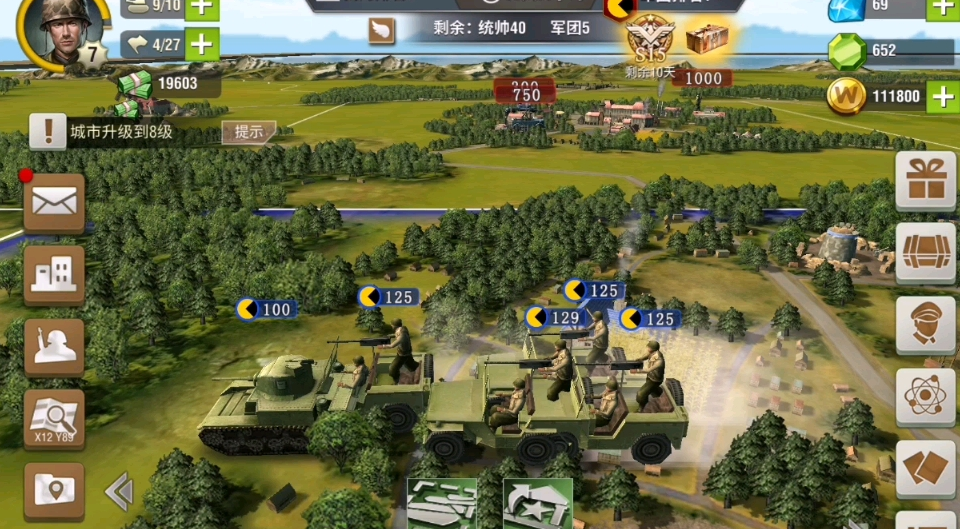Open the gift box rewards

[x=925, y=181]
